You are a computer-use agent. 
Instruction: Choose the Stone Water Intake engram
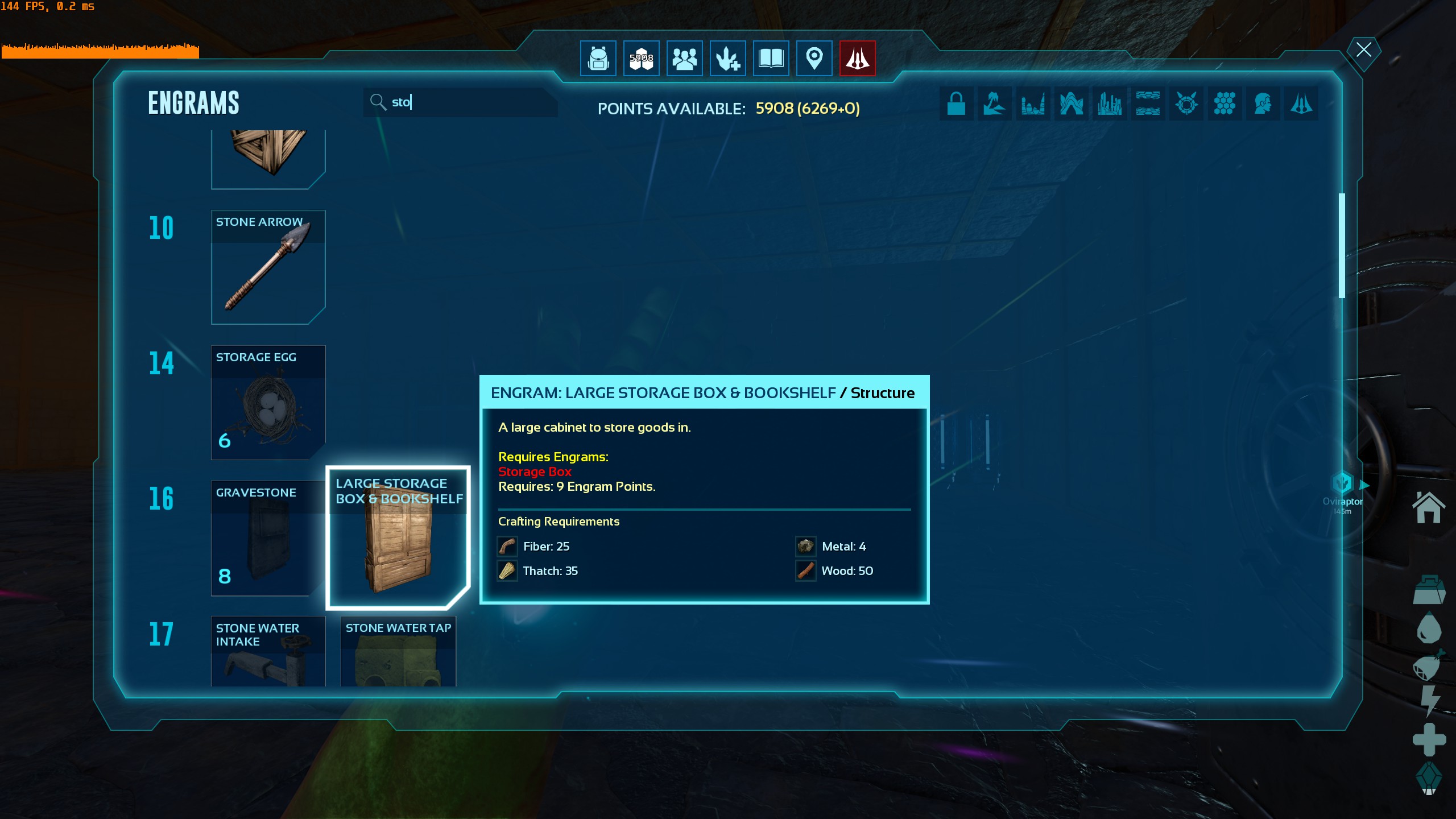click(x=268, y=652)
